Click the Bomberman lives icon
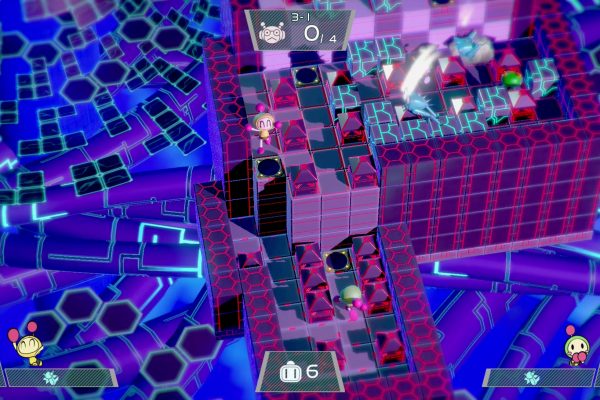 [x=287, y=371]
